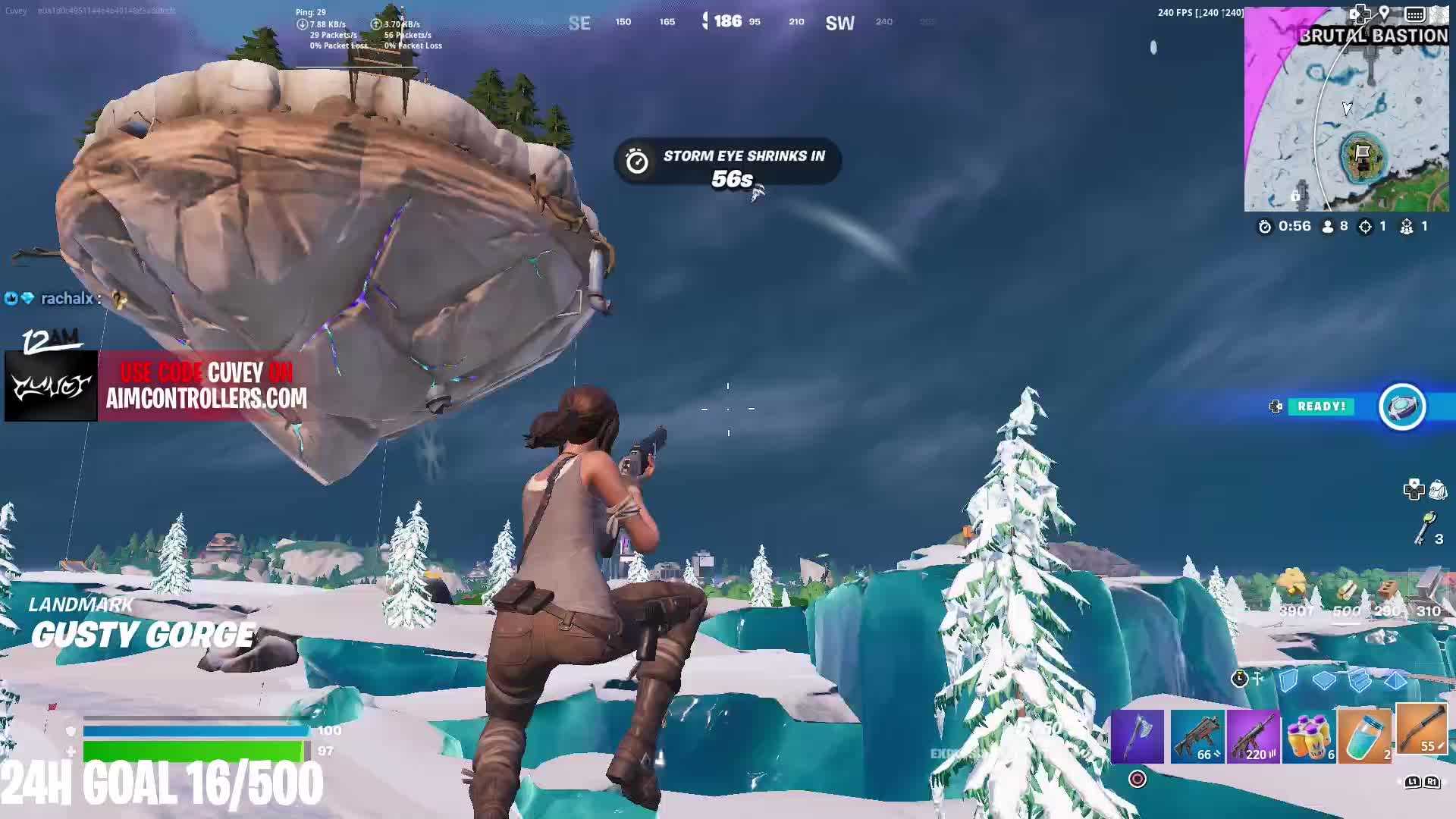Image resolution: width=1456 pixels, height=819 pixels.
Task: Pick the pyramid roof building piece
Action: (1395, 680)
